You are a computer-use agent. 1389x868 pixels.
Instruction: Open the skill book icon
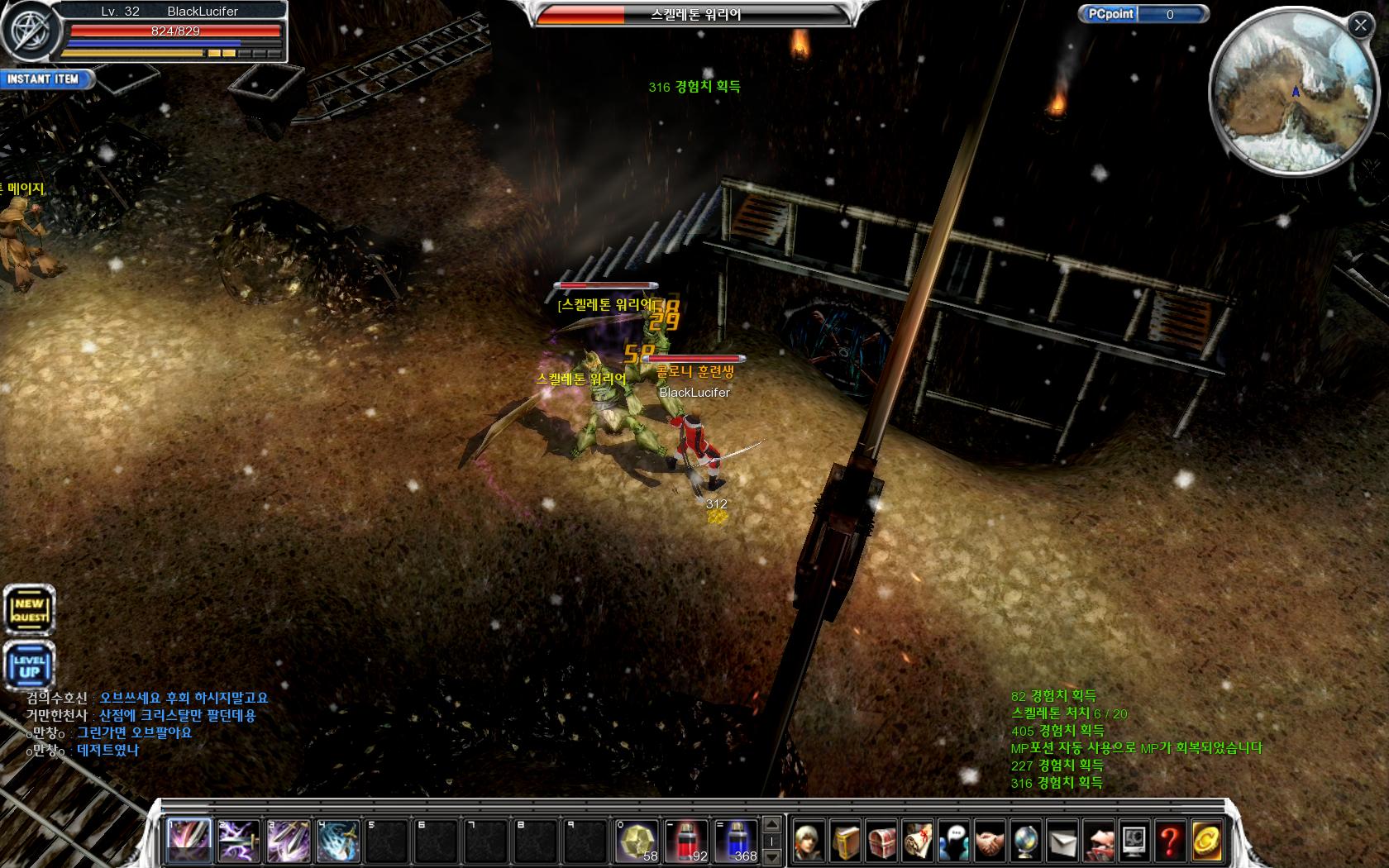(x=846, y=842)
